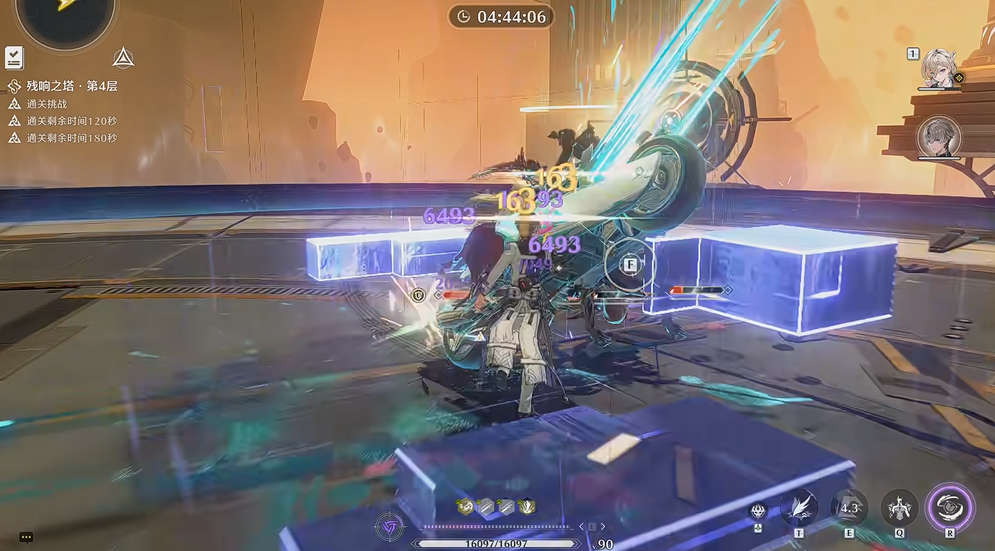
Task: Switch to the gray-haired character portrait
Action: point(938,136)
